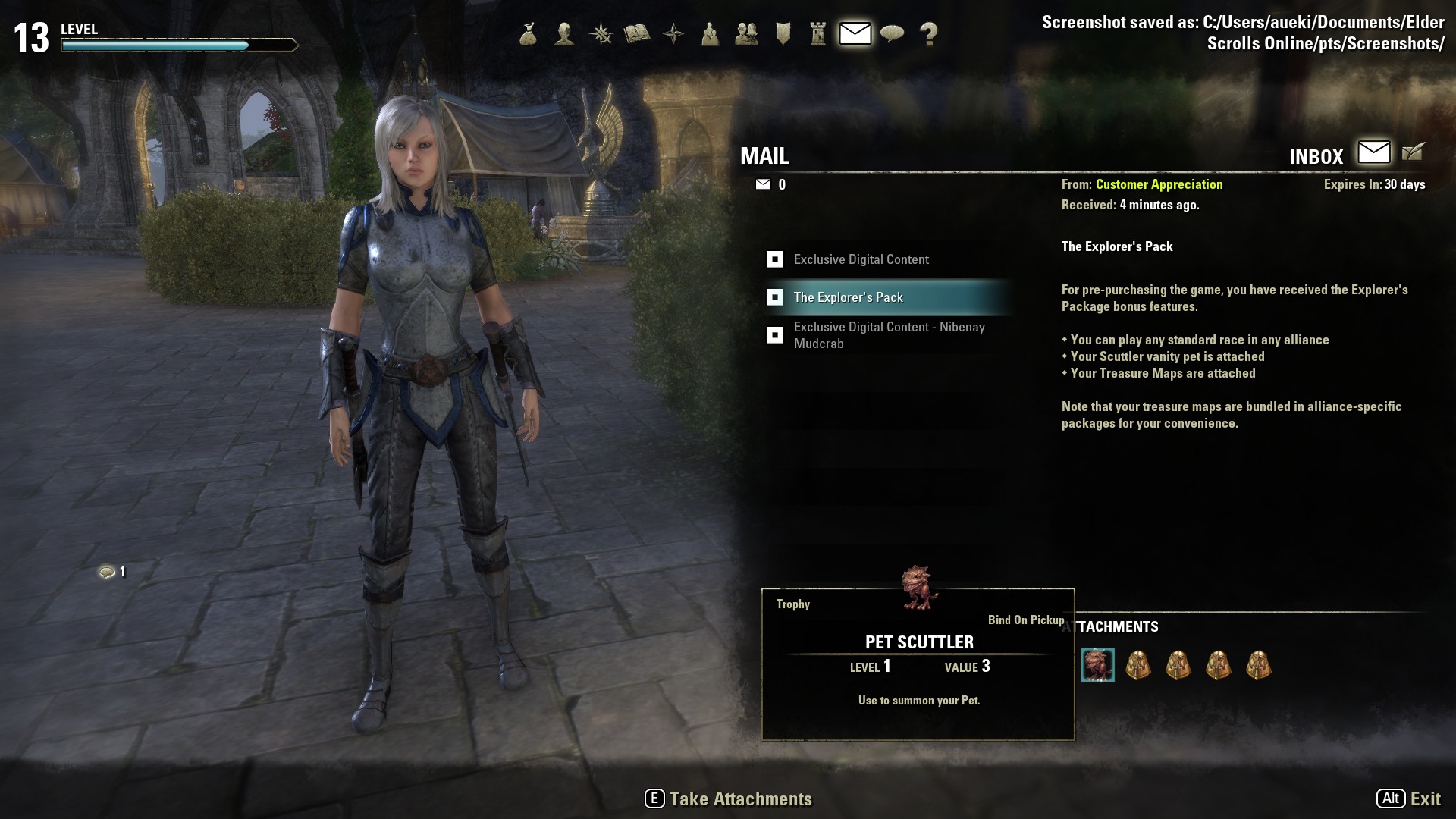1456x819 pixels.
Task: Open the guilds banner menu
Action: click(783, 34)
